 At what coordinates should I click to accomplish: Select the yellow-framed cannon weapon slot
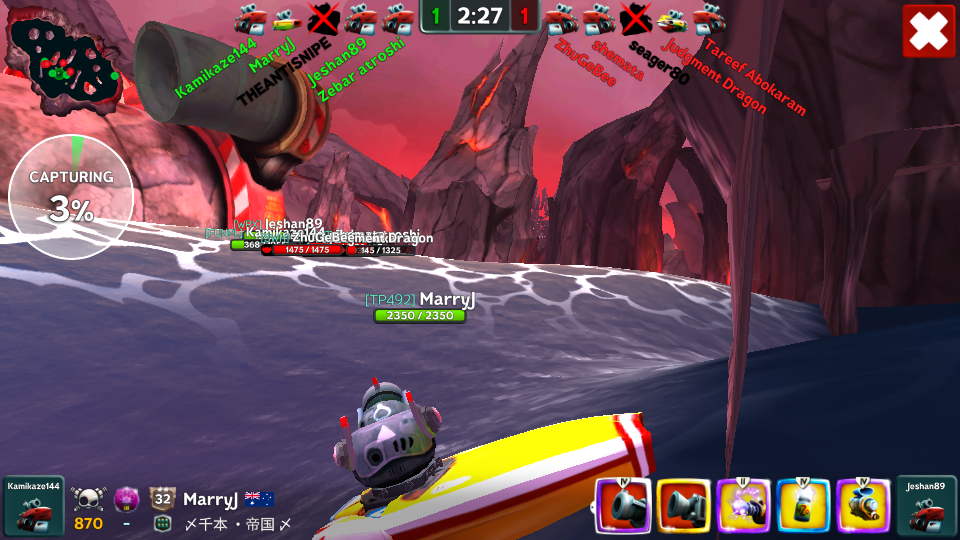pos(684,506)
